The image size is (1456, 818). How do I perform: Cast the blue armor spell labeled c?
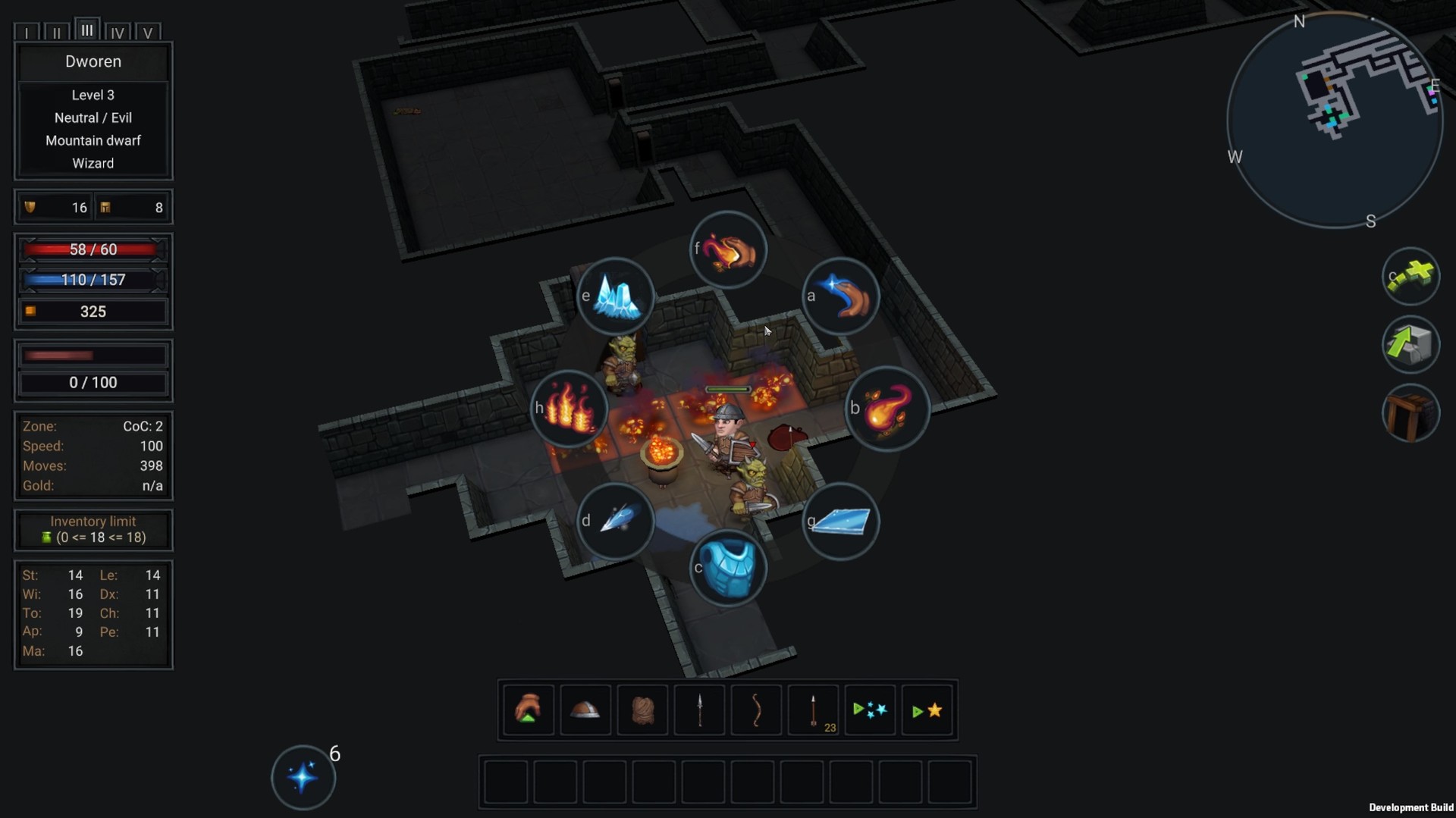click(730, 569)
